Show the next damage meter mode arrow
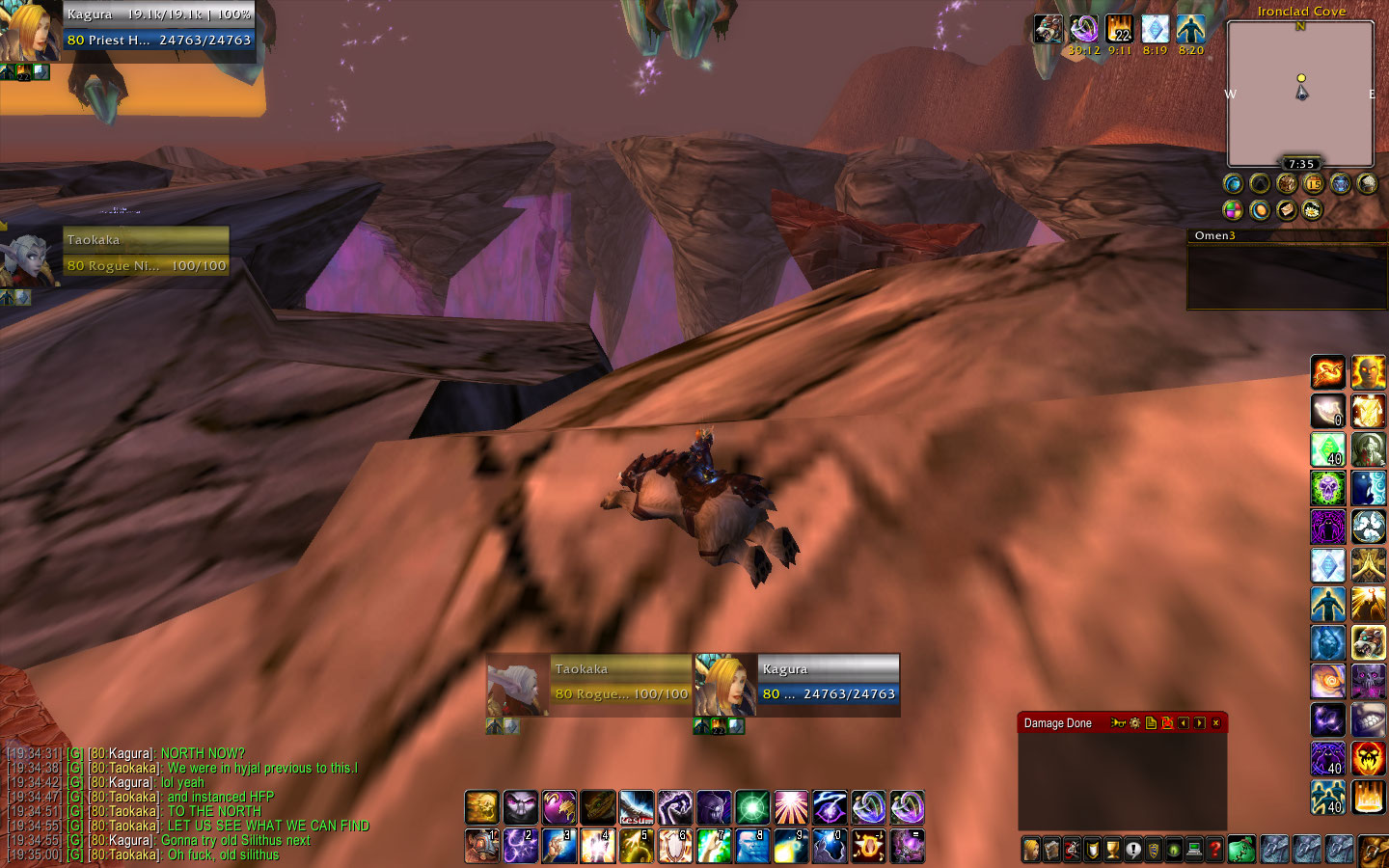The height and width of the screenshot is (868, 1389). (x=1199, y=723)
